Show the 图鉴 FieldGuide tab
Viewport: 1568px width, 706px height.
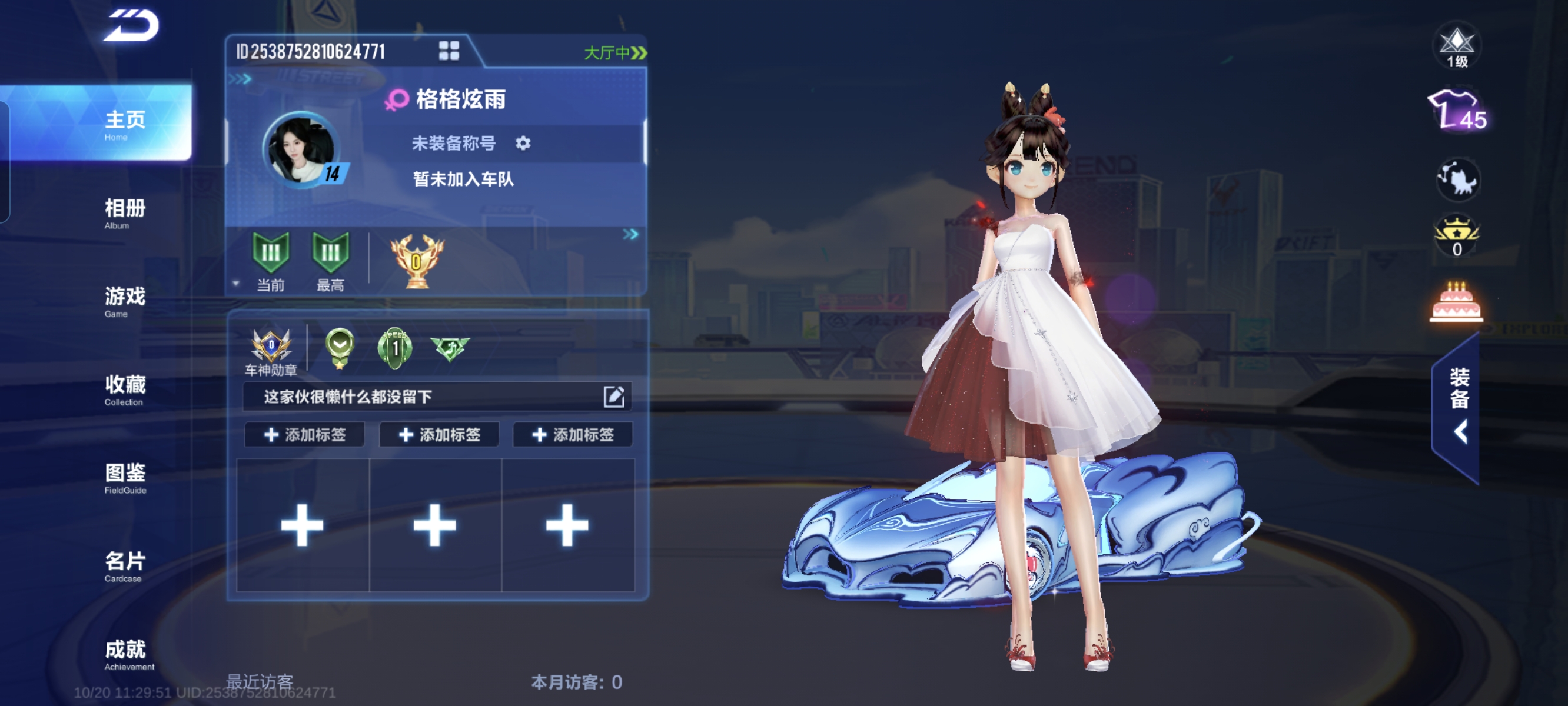coord(125,478)
